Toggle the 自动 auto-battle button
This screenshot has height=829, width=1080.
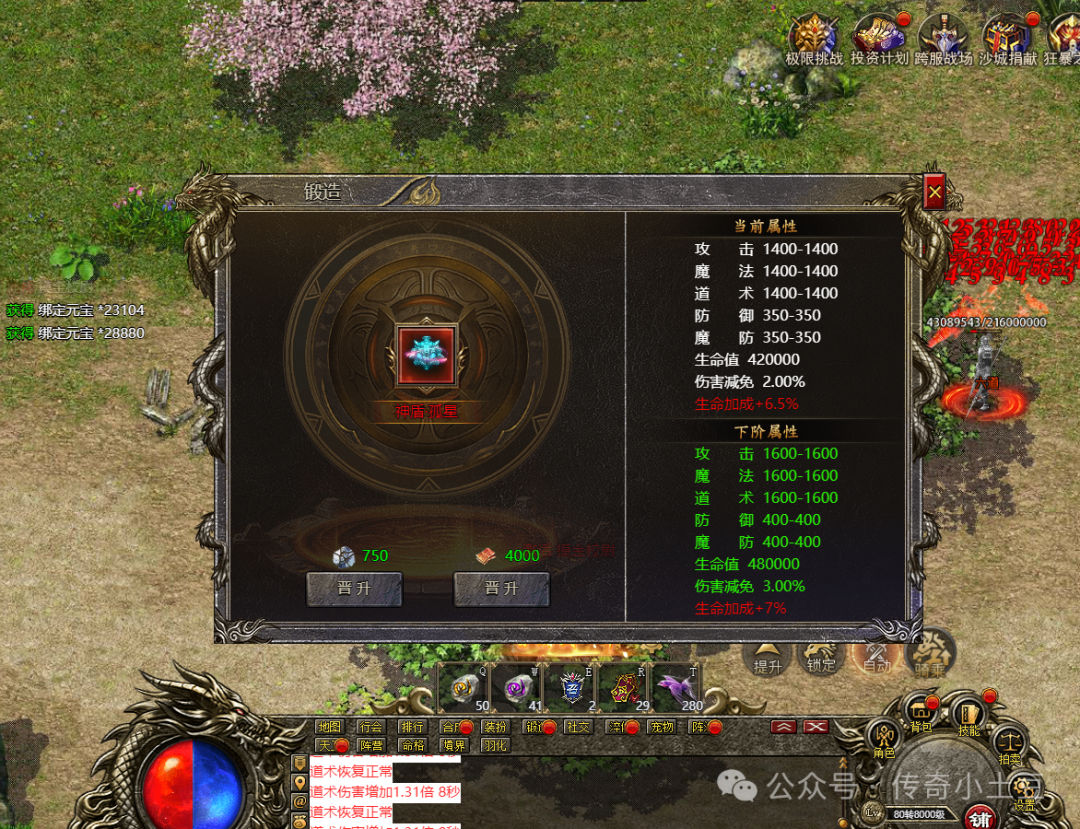coord(875,656)
